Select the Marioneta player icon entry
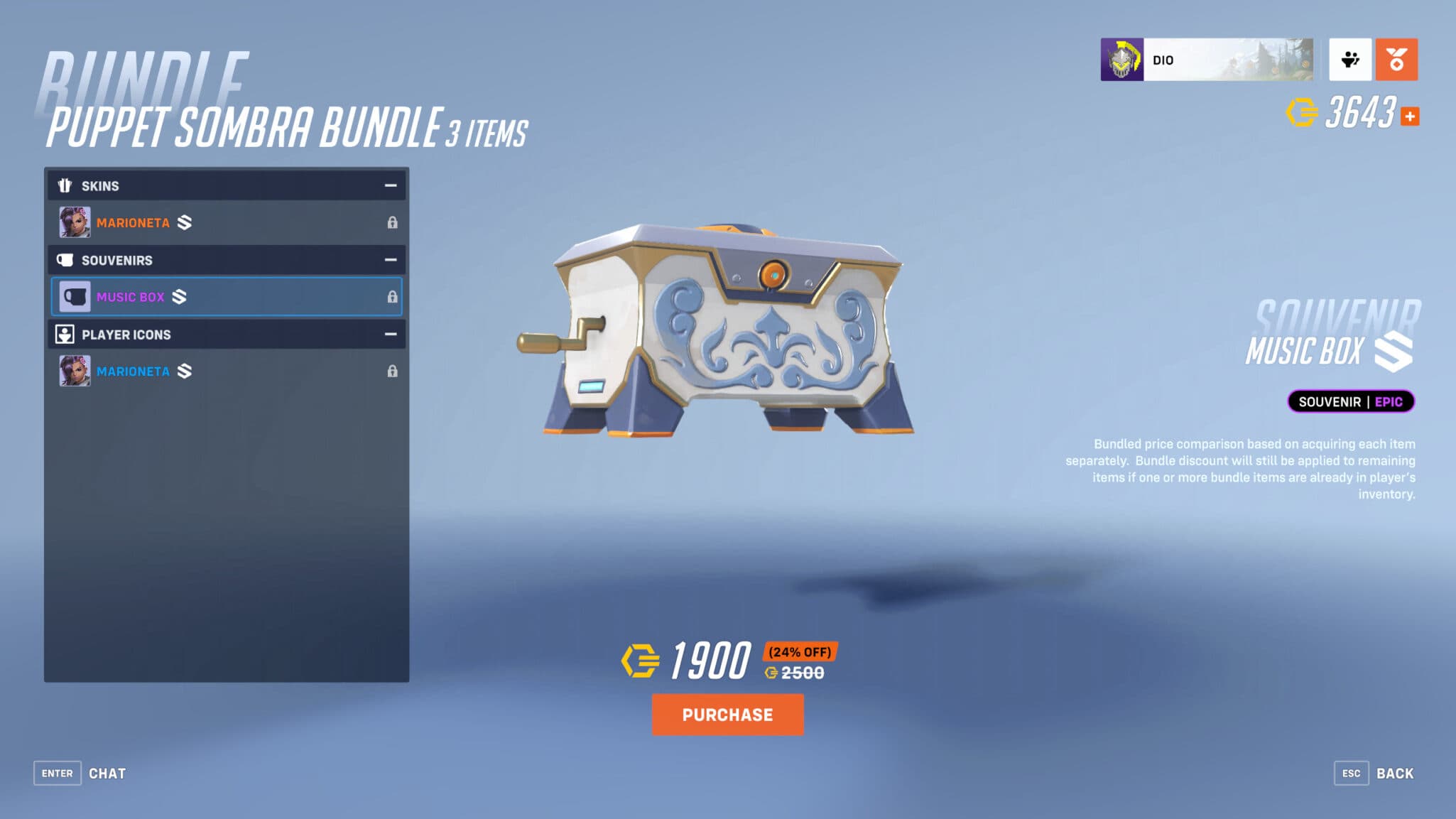Screen dimensions: 1456x819 click(213, 371)
